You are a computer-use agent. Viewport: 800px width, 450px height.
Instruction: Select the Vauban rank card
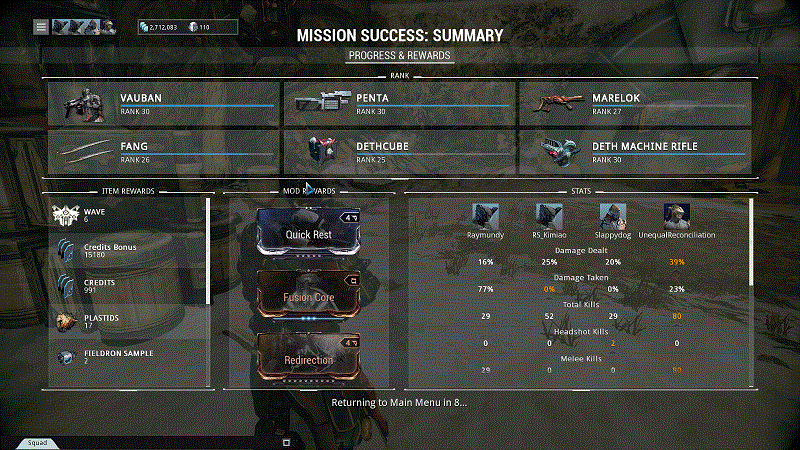click(164, 104)
